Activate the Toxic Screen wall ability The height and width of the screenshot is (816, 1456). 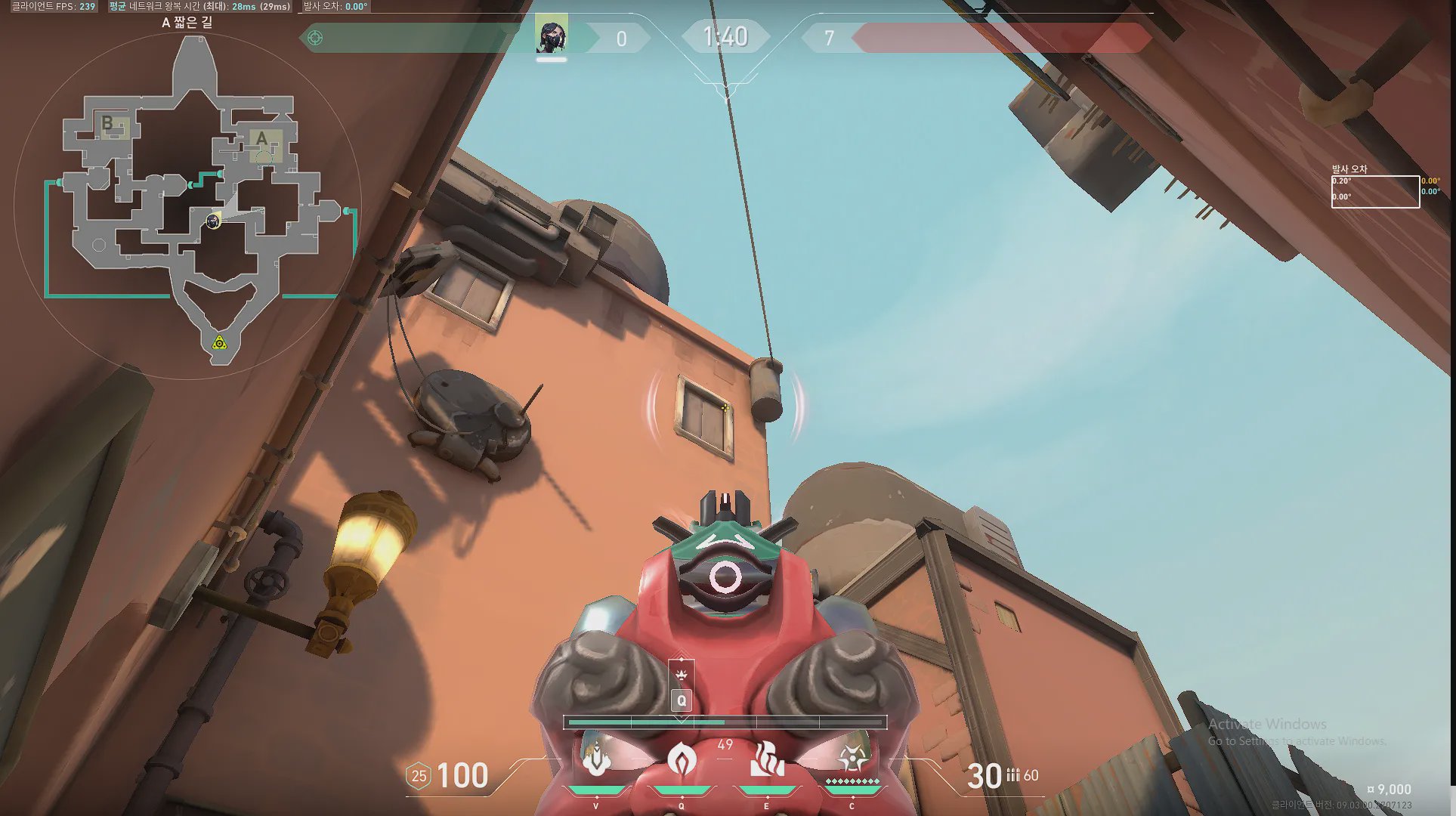pyautogui.click(x=766, y=759)
